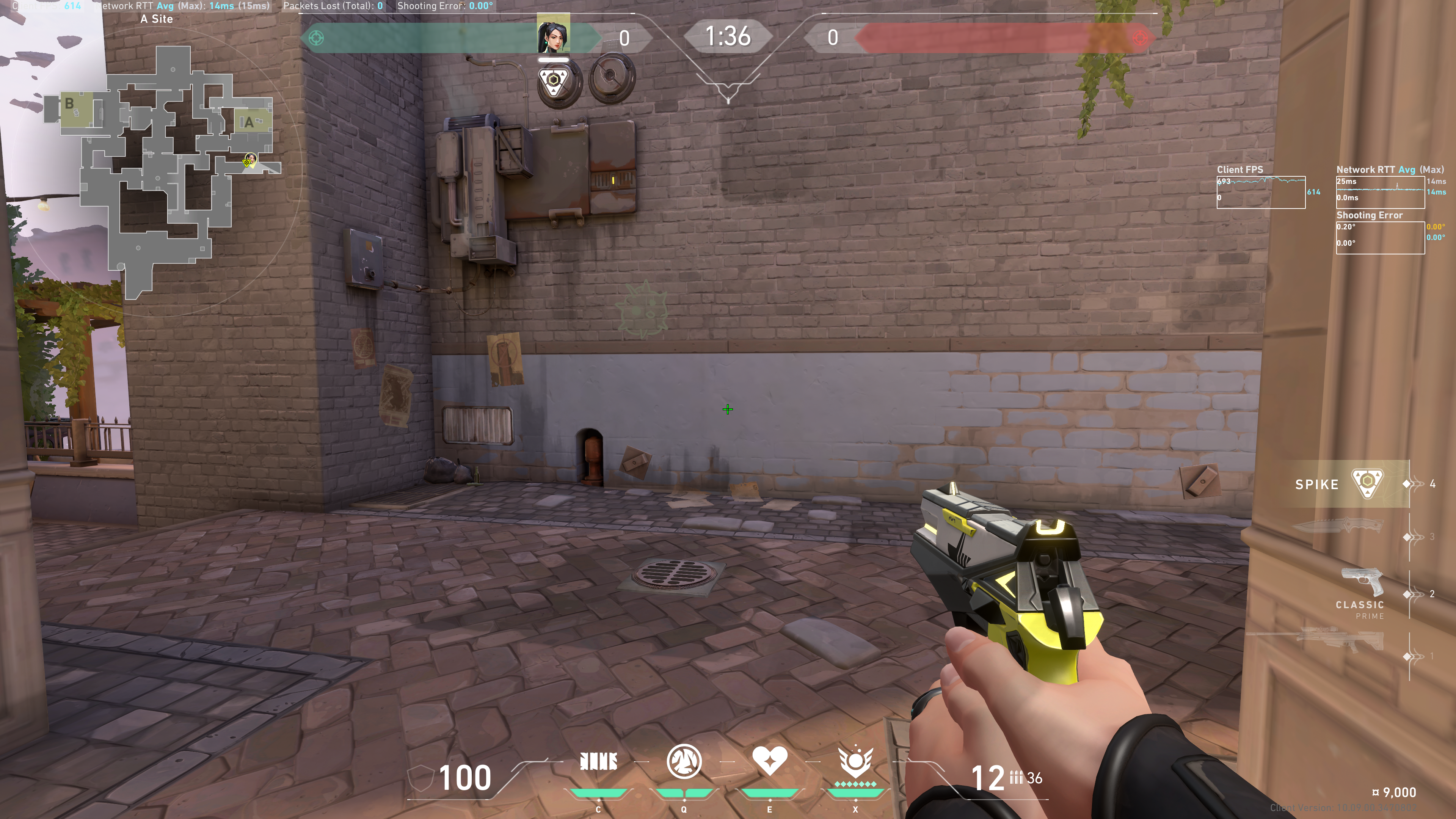
Task: Click Sage's player marker on the minimap
Action: (249, 161)
